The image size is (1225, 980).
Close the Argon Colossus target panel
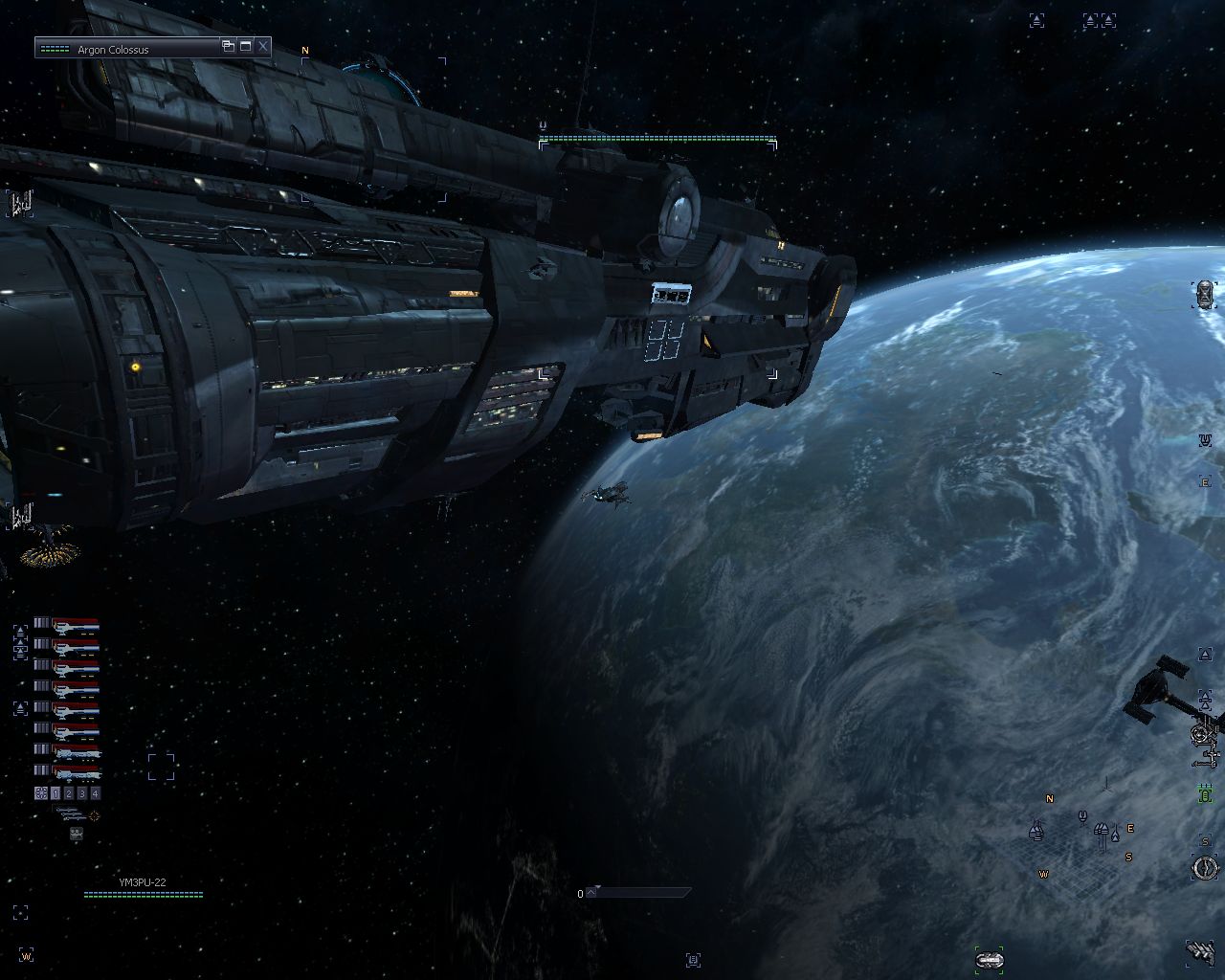pyautogui.click(x=262, y=46)
